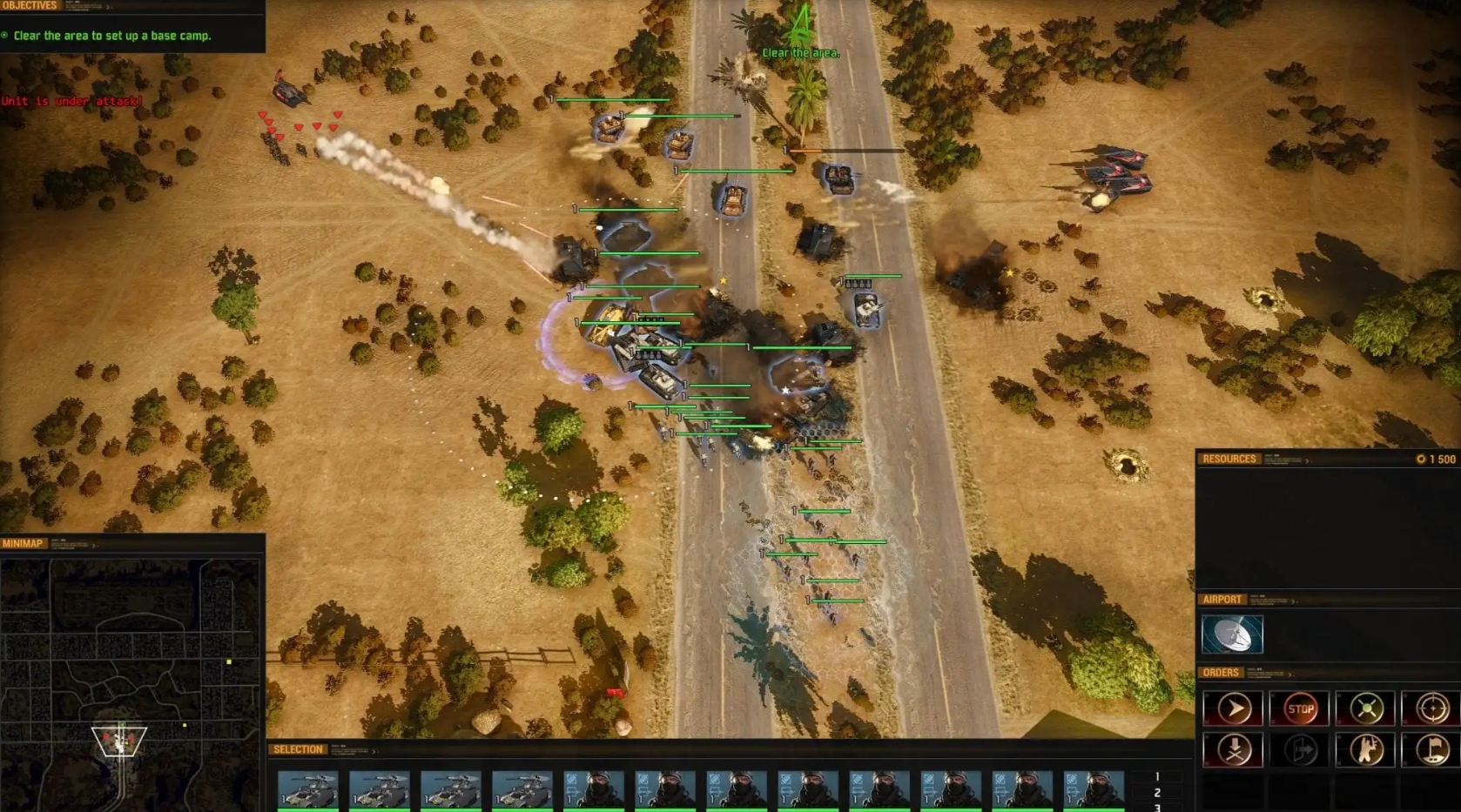1461x812 pixels.
Task: Click the 1500 resources counter
Action: coord(1438,459)
